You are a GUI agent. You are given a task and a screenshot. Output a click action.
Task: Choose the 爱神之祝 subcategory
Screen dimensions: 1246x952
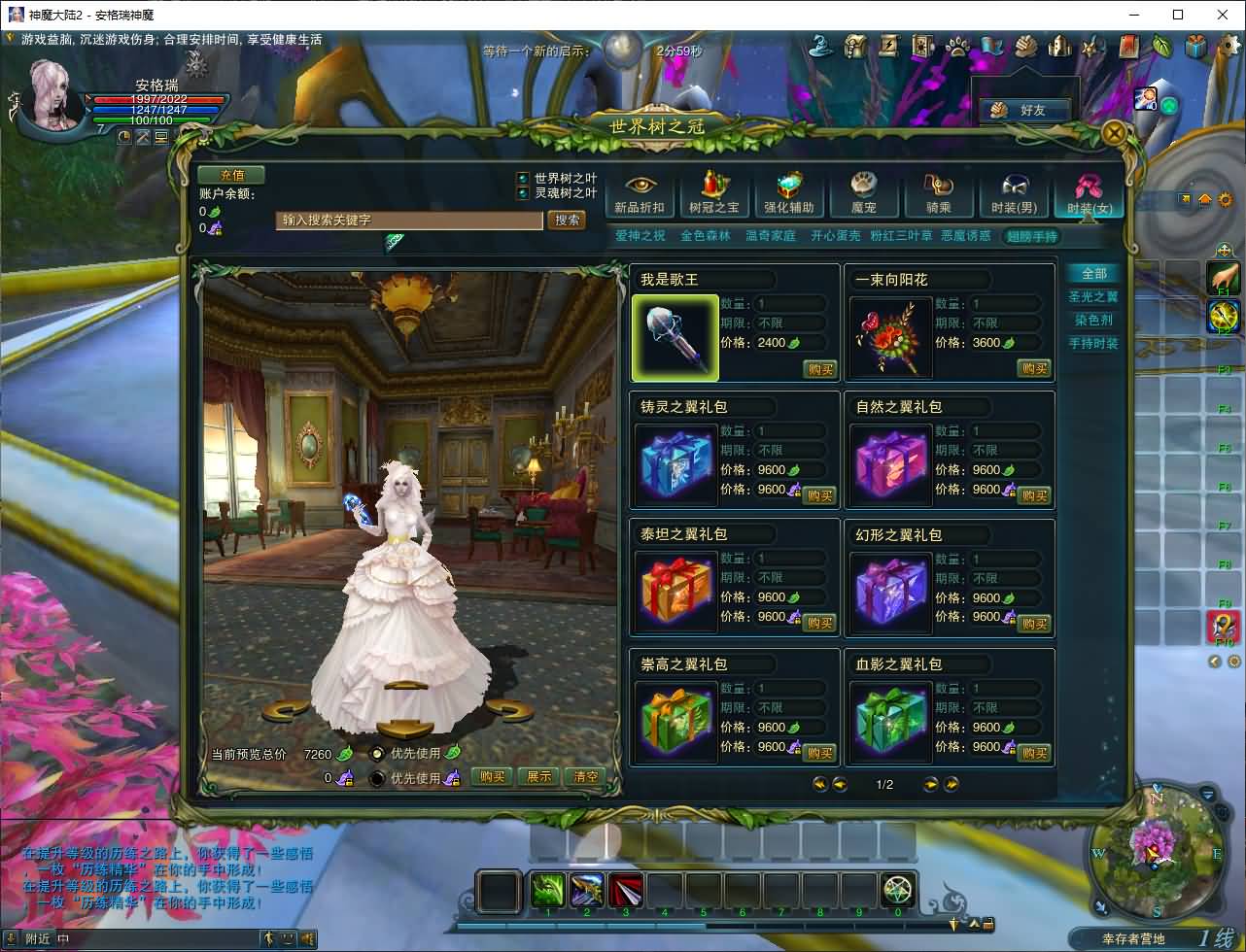(x=640, y=236)
